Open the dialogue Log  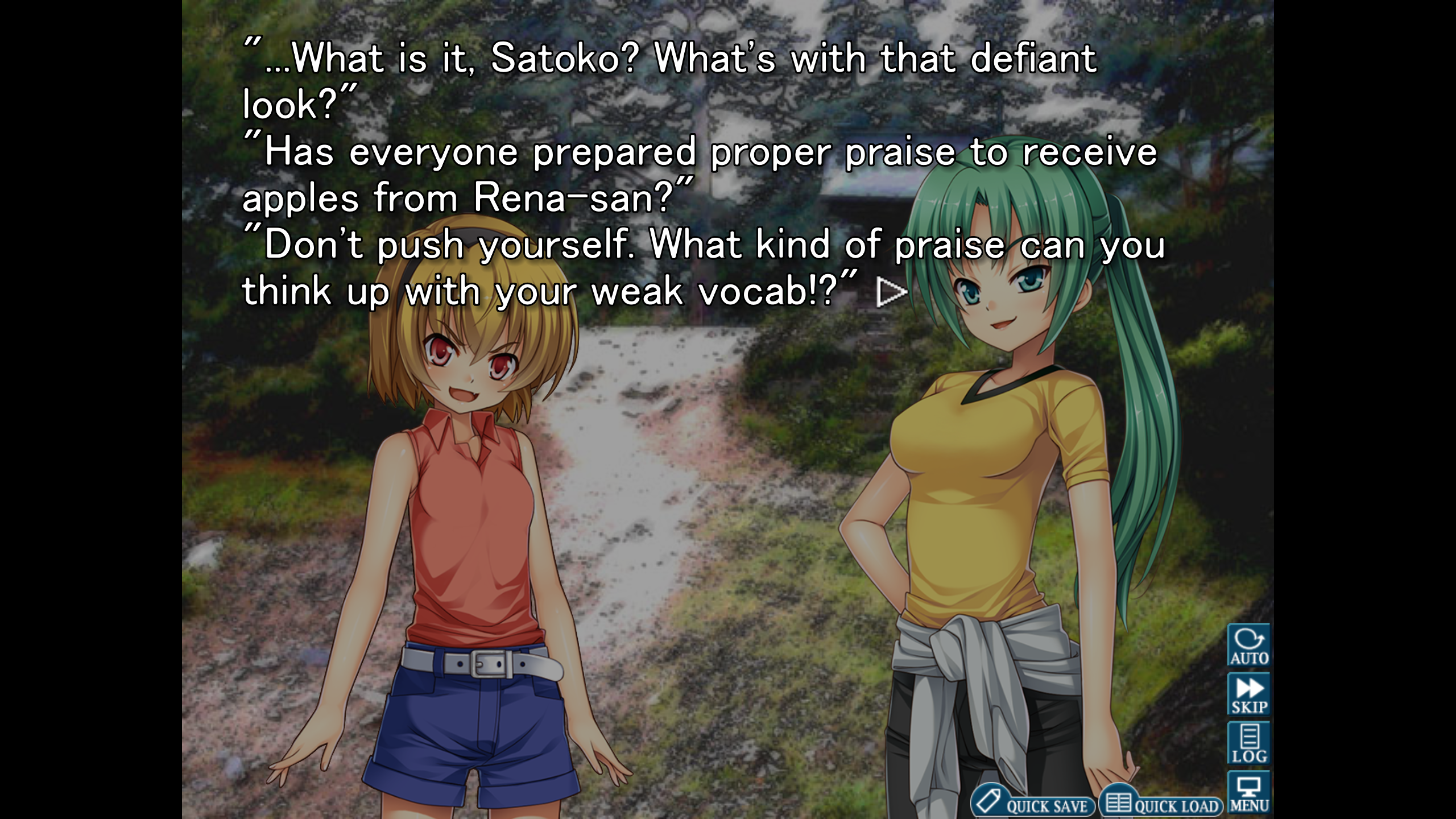click(1248, 743)
